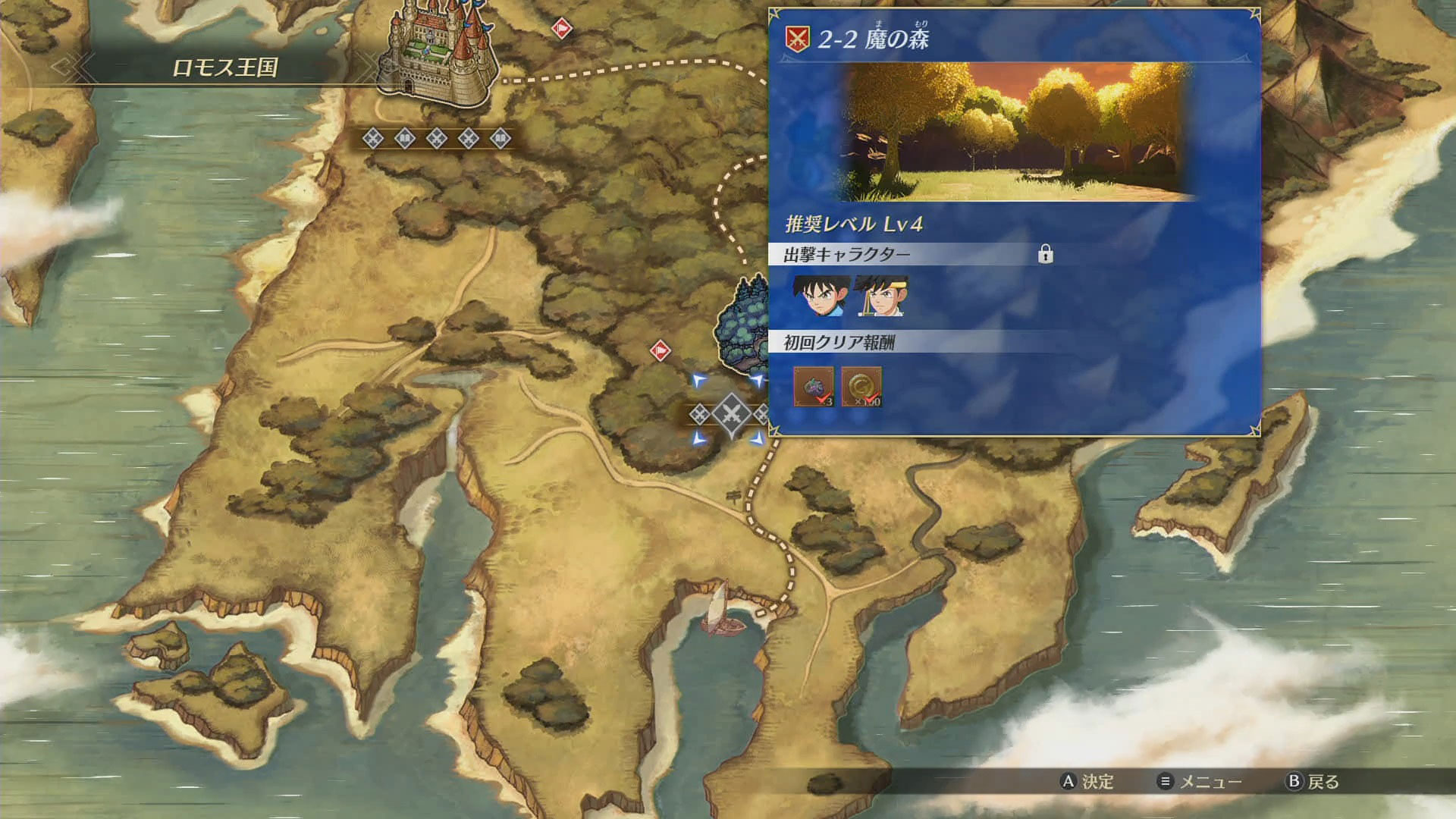Inspect the gold coin first-clear reward
1456x819 pixels.
861,387
